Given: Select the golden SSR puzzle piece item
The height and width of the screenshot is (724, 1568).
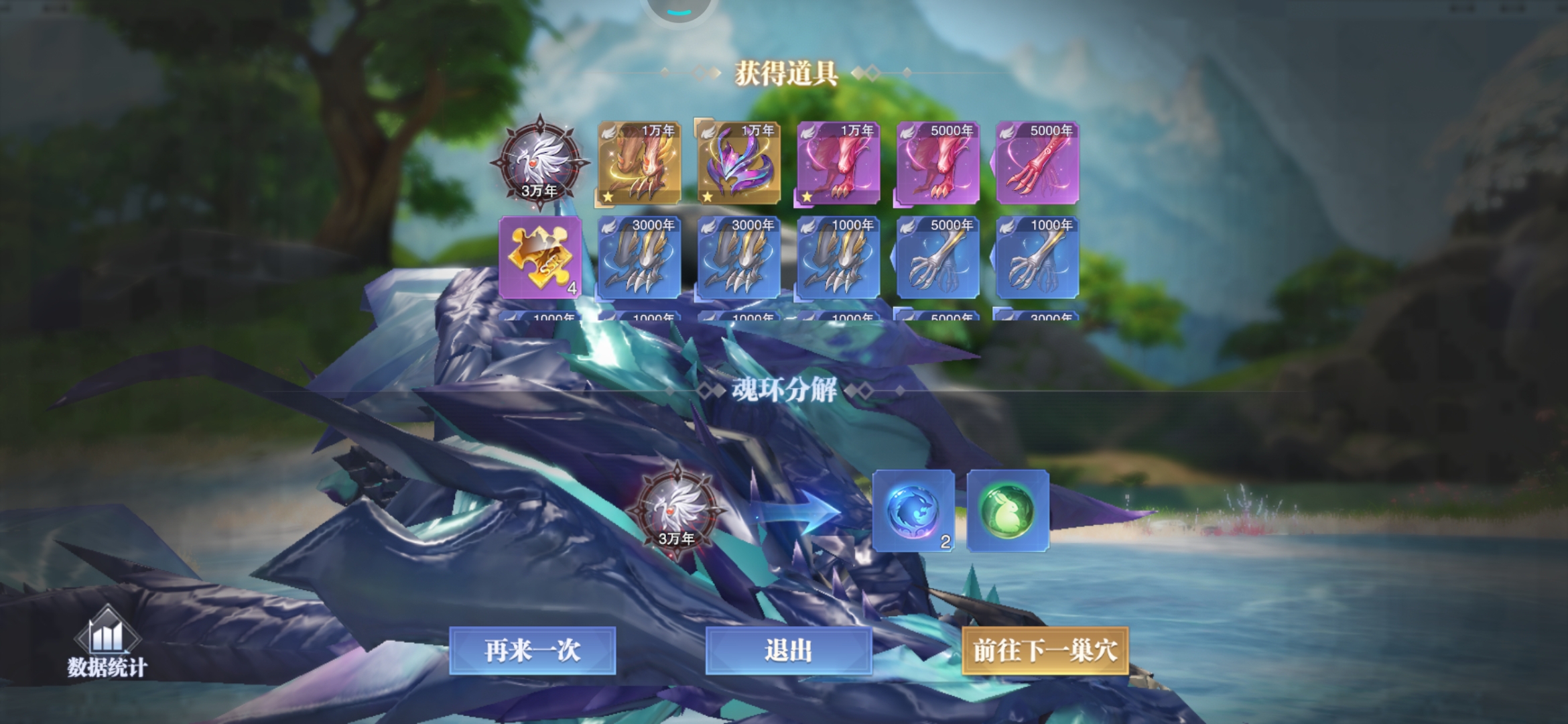Looking at the screenshot, I should pyautogui.click(x=540, y=257).
